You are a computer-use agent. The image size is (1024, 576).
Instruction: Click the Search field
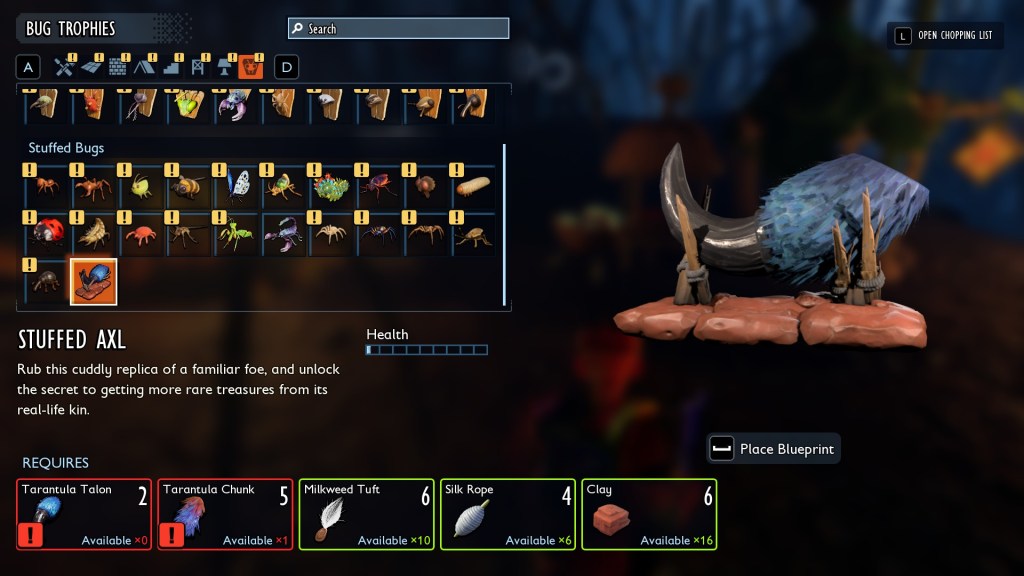(x=398, y=29)
